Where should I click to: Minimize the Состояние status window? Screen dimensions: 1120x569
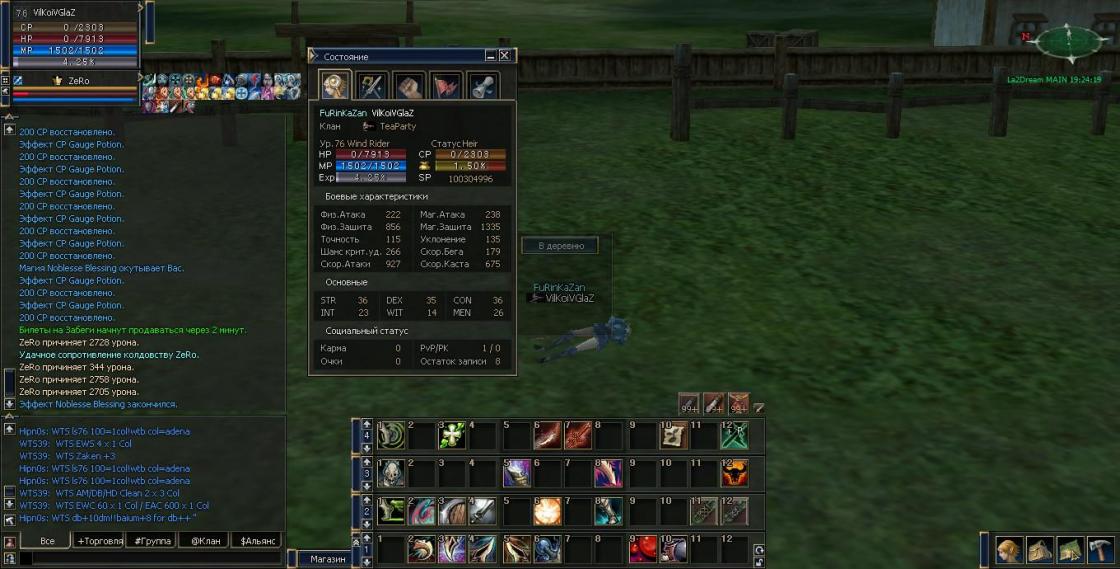490,56
